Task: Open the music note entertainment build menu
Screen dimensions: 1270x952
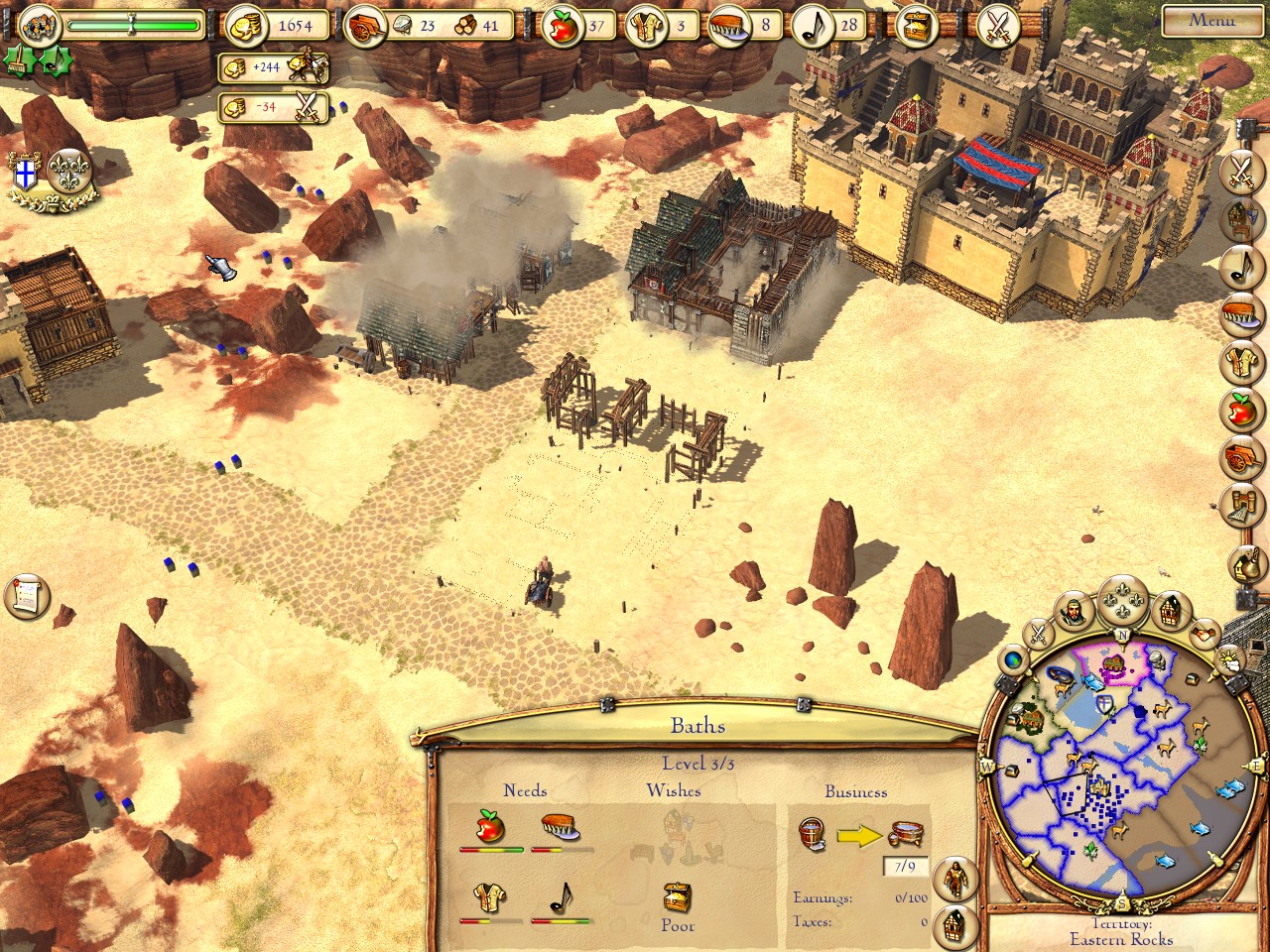Action: click(x=1240, y=266)
